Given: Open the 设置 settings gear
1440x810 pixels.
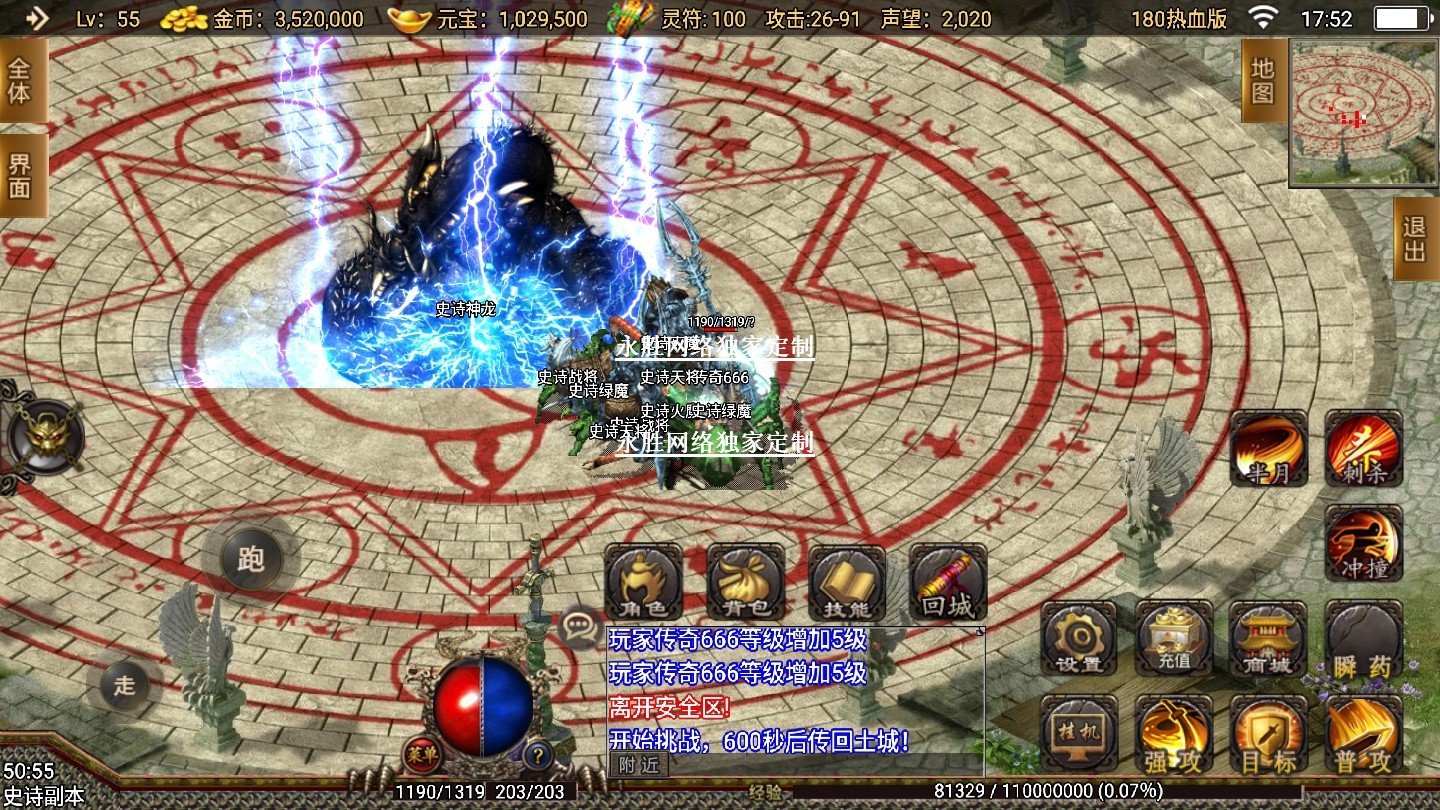Looking at the screenshot, I should tap(1079, 639).
